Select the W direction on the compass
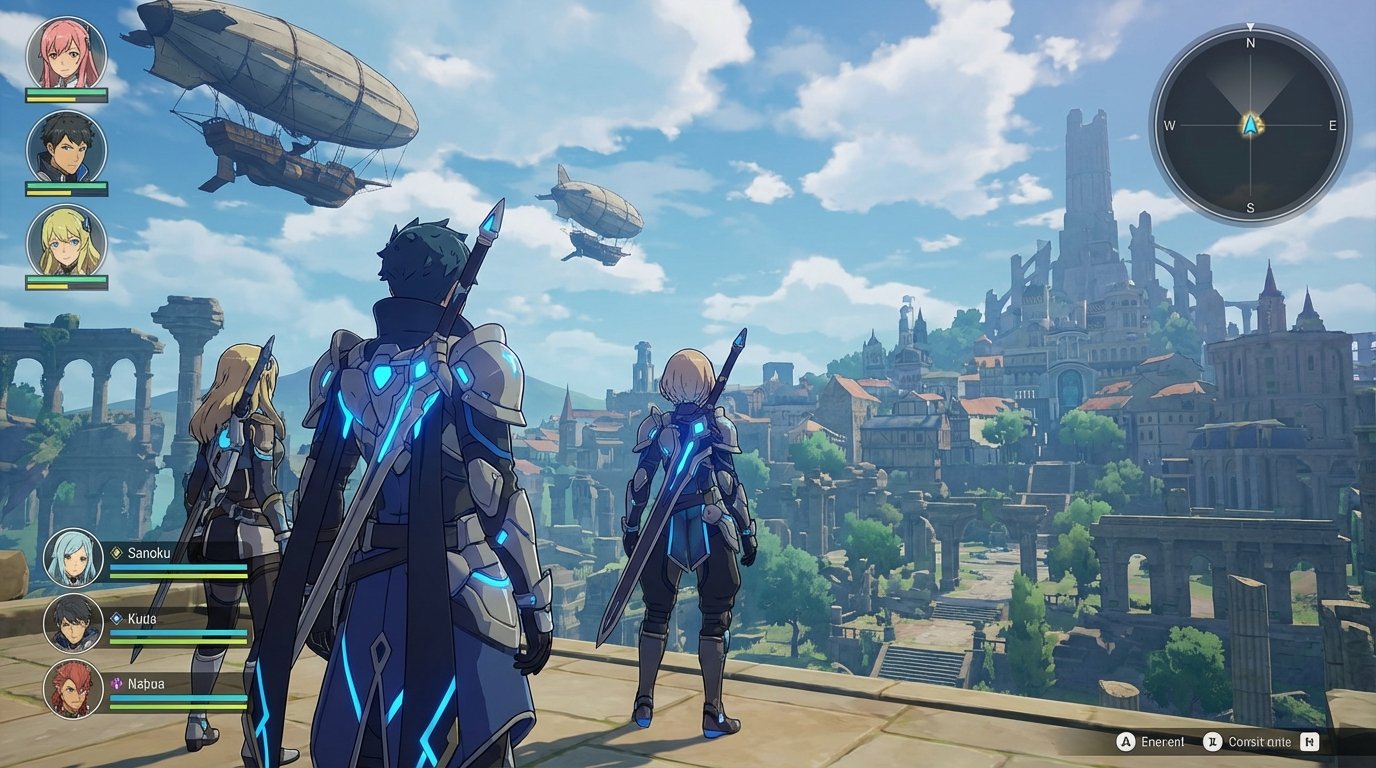Image resolution: width=1376 pixels, height=768 pixels. click(x=1168, y=125)
